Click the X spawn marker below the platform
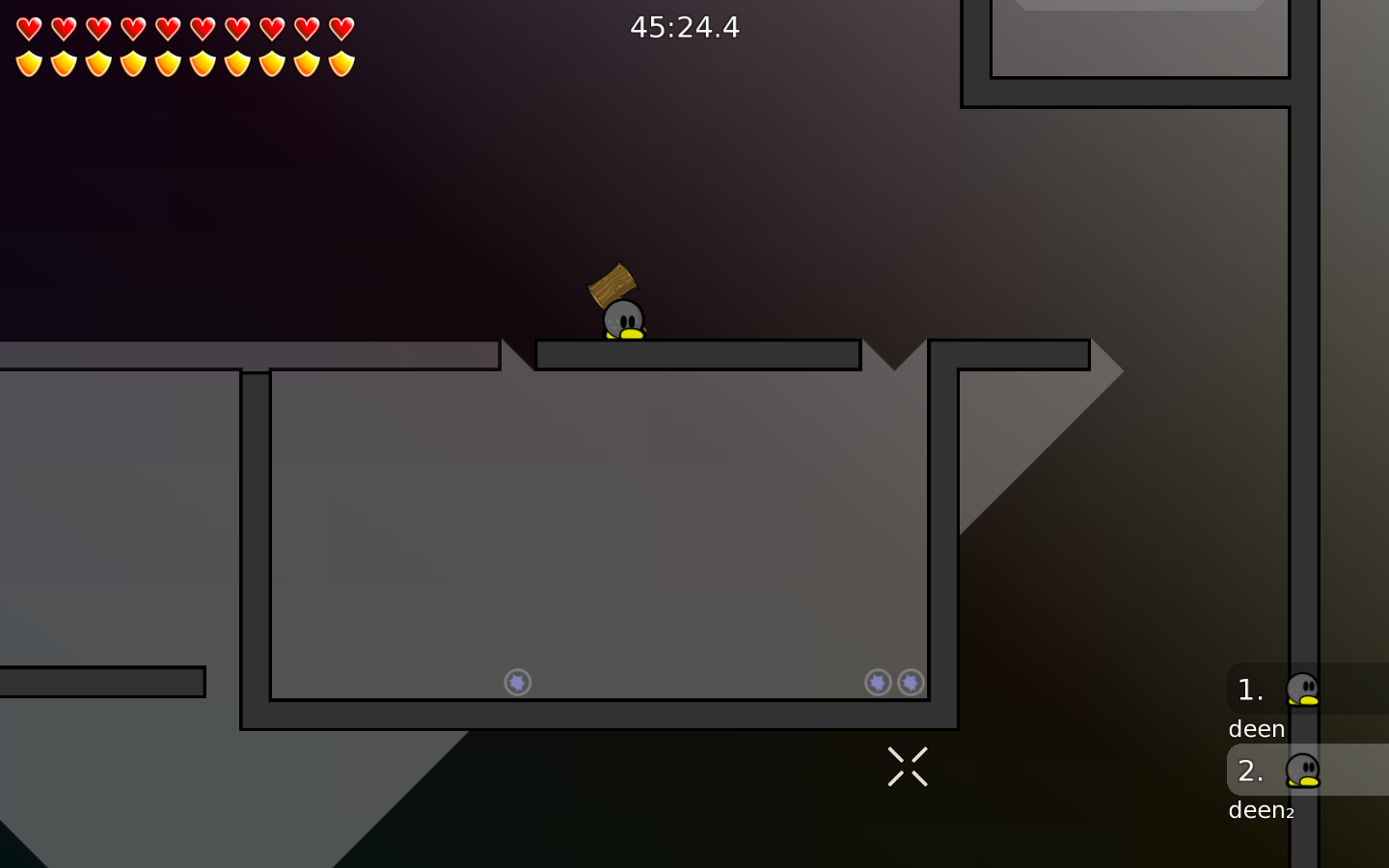The image size is (1389, 868). click(x=907, y=766)
